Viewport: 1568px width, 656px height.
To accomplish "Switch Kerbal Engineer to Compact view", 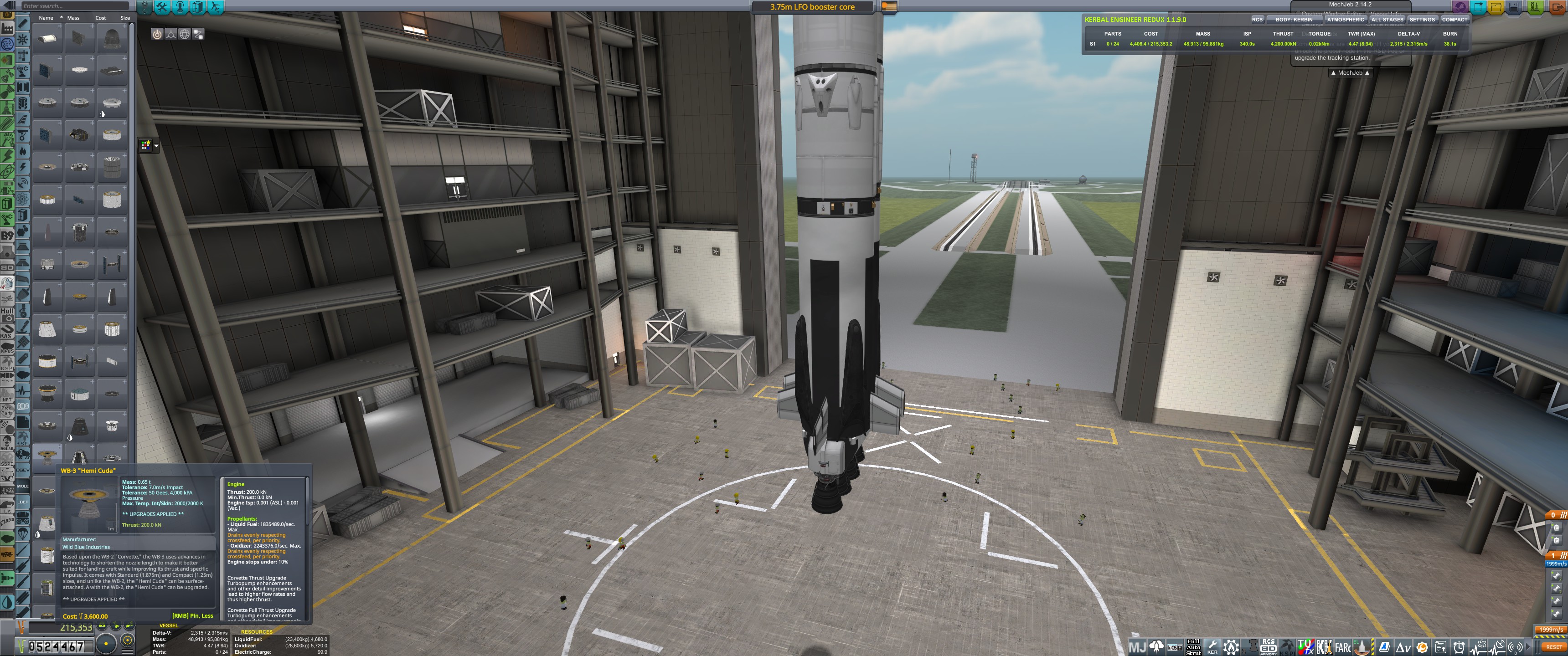I will (1454, 20).
